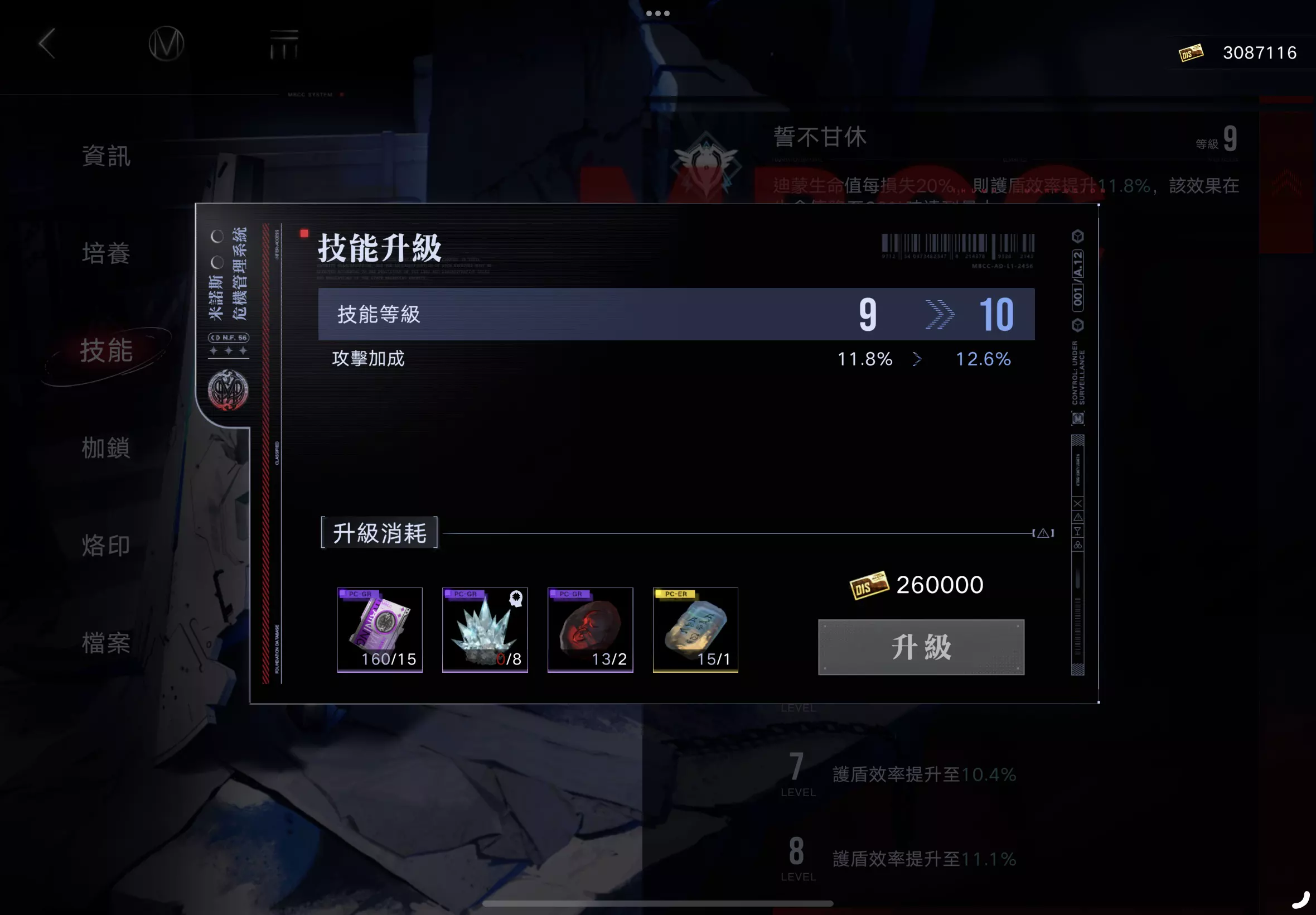Viewport: 1316px width, 915px height.
Task: Click the thought-bubble badge on crystal material
Action: [x=516, y=600]
